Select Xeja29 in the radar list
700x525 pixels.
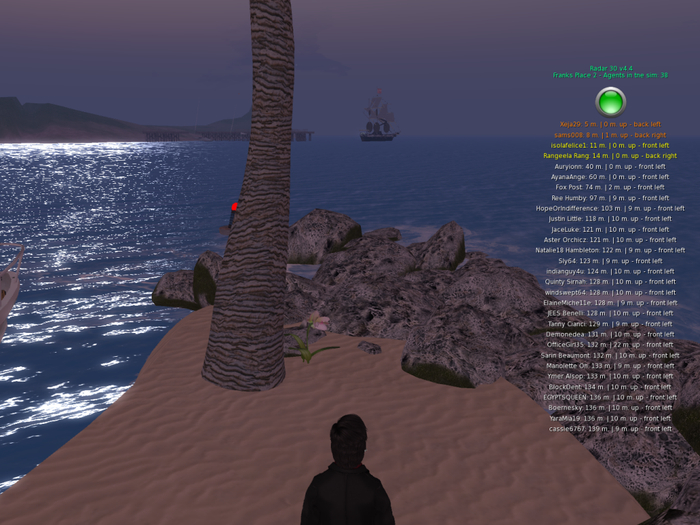pyautogui.click(x=610, y=124)
